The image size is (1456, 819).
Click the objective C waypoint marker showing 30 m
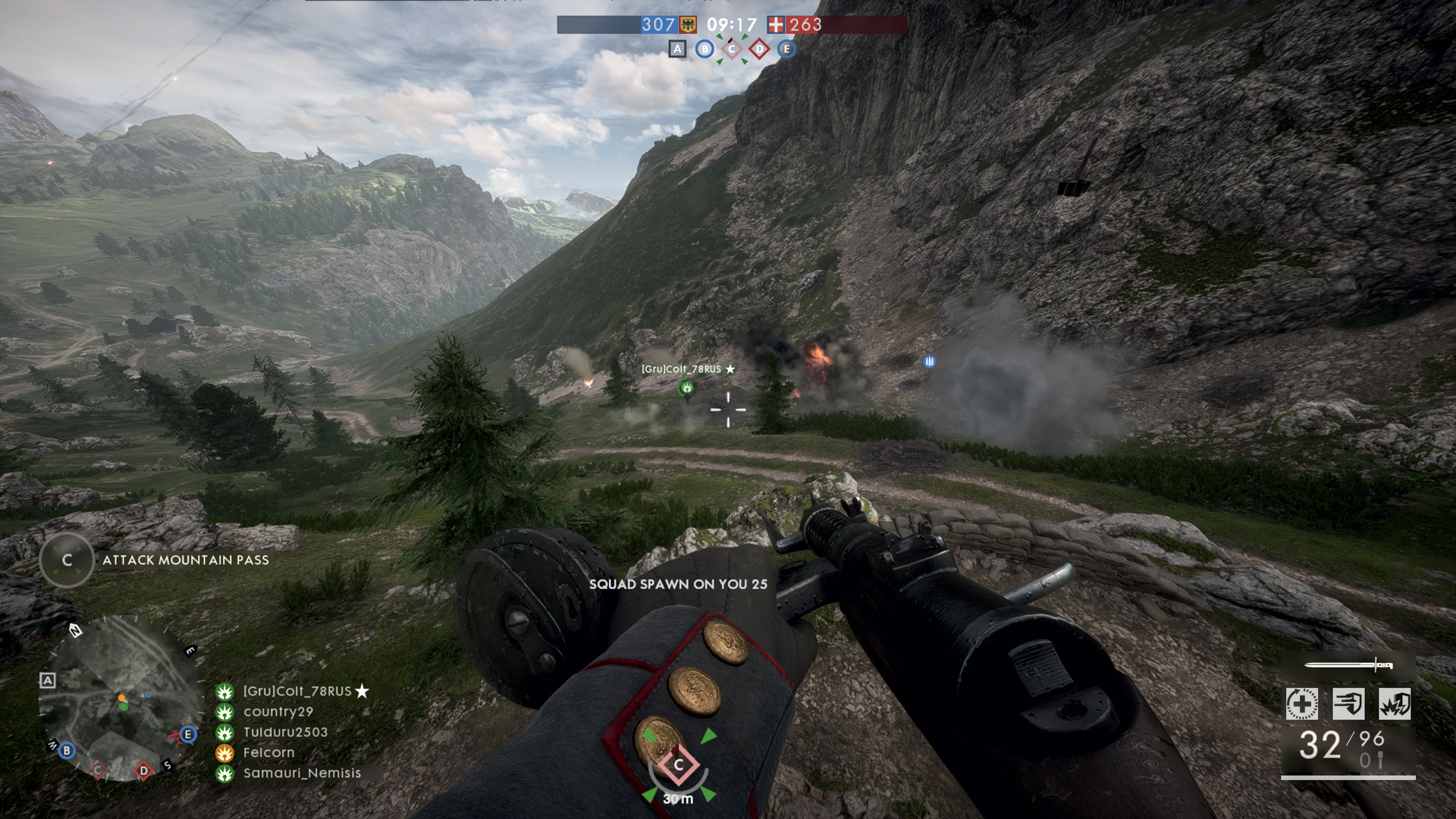coord(679,765)
